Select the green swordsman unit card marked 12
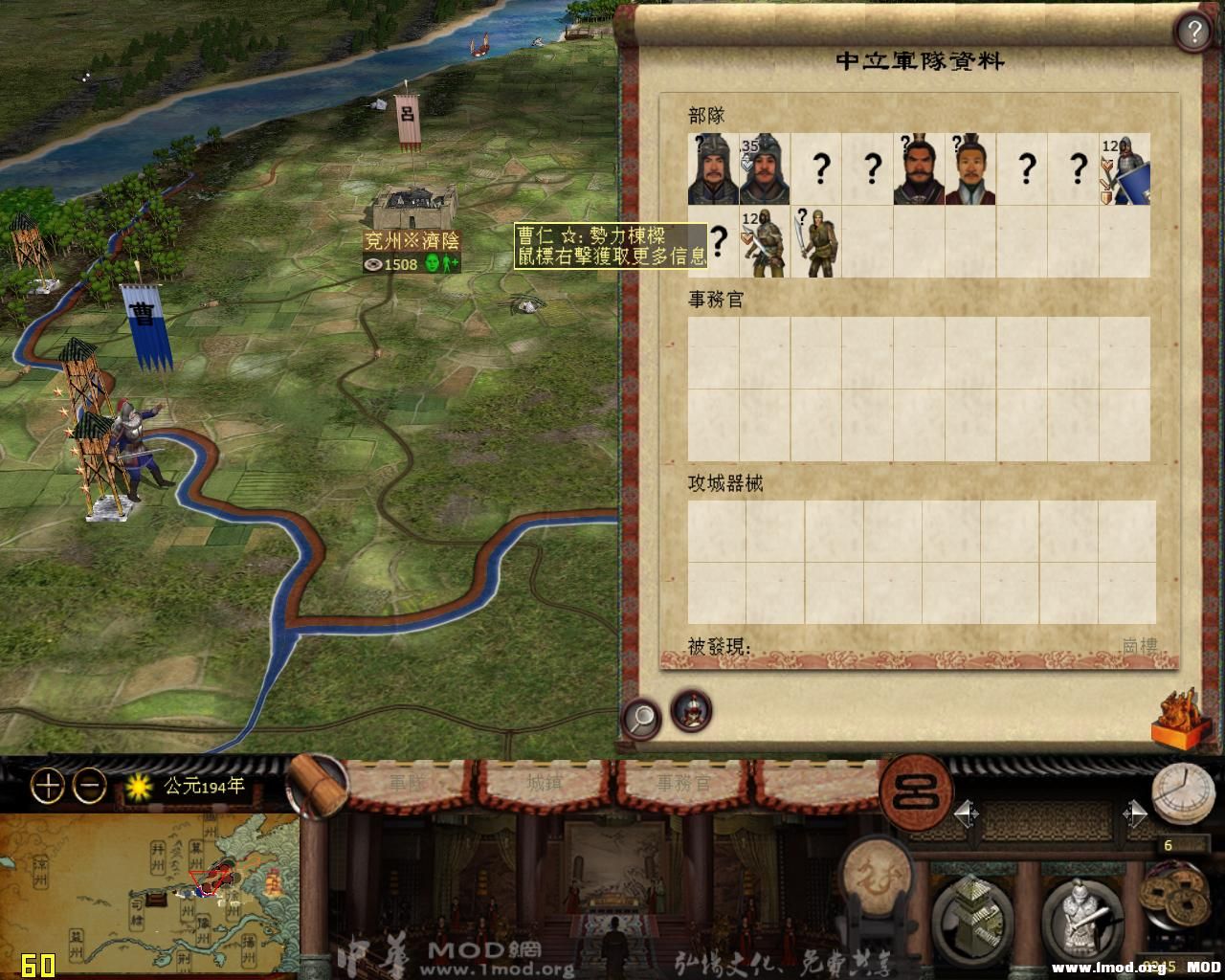The width and height of the screenshot is (1225, 980). click(765, 242)
